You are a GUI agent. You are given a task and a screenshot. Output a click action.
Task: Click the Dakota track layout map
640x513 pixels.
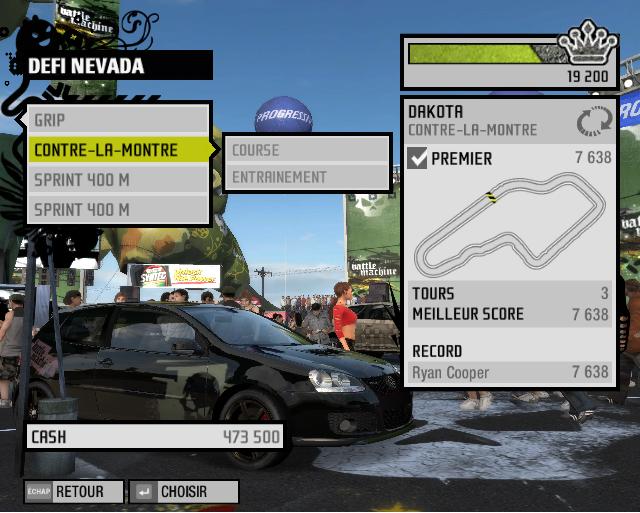(510, 225)
